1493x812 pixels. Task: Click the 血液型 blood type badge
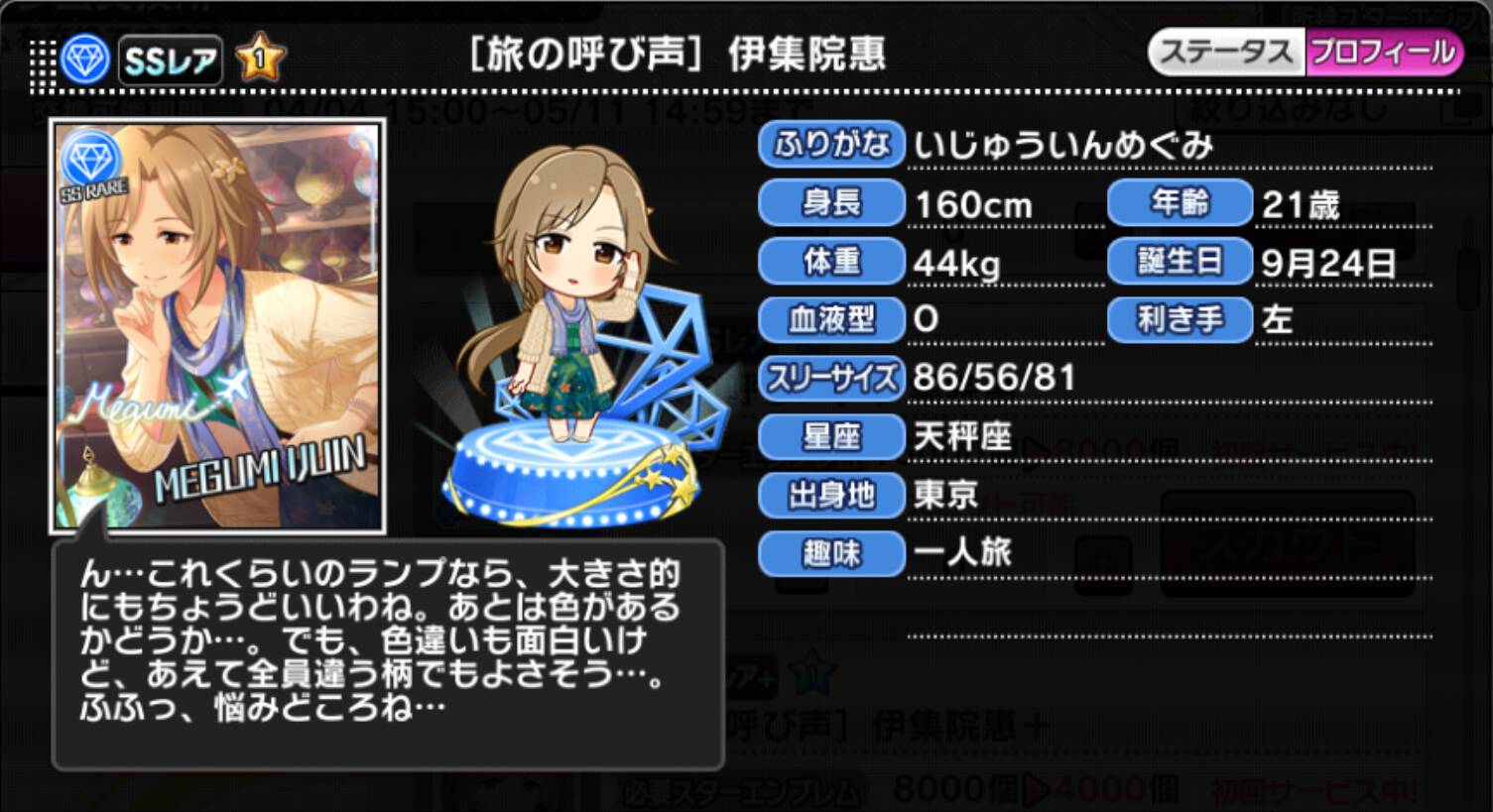tap(830, 320)
